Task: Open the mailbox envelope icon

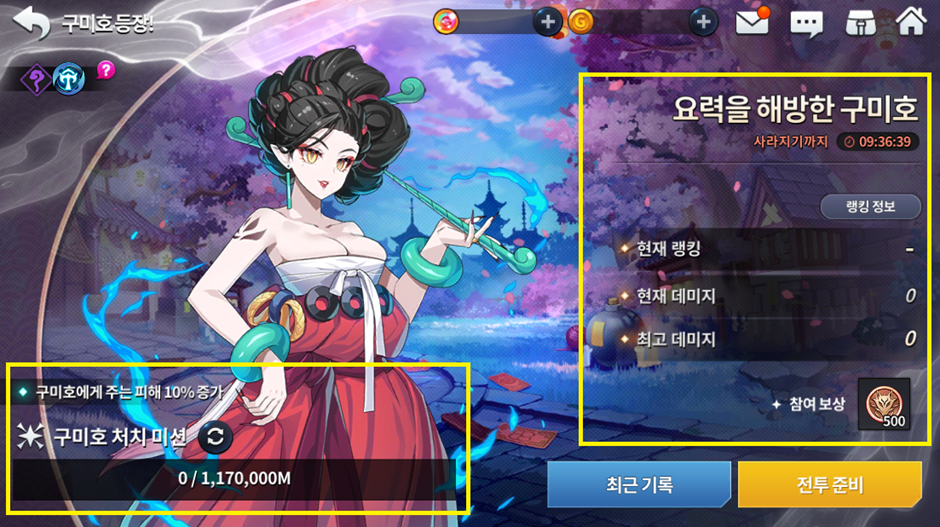Action: pos(752,21)
